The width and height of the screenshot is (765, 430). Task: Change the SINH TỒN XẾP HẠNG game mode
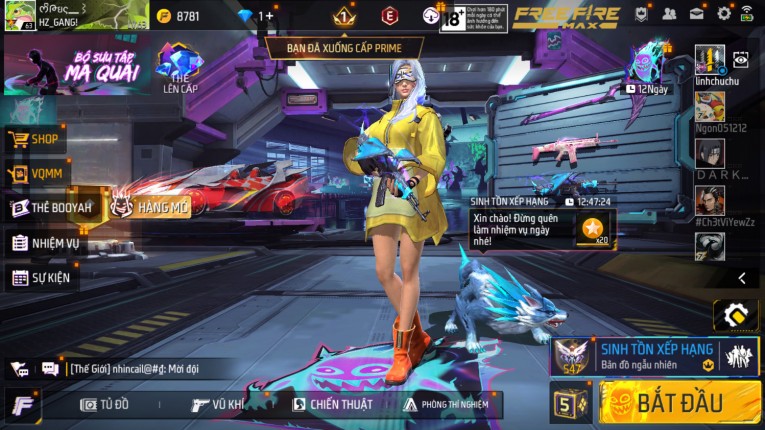(654, 355)
